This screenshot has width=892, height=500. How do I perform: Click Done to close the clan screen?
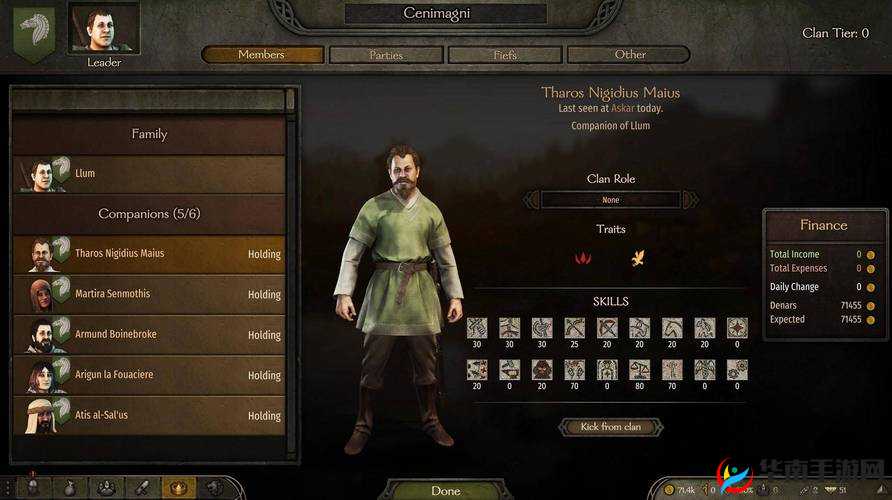445,491
